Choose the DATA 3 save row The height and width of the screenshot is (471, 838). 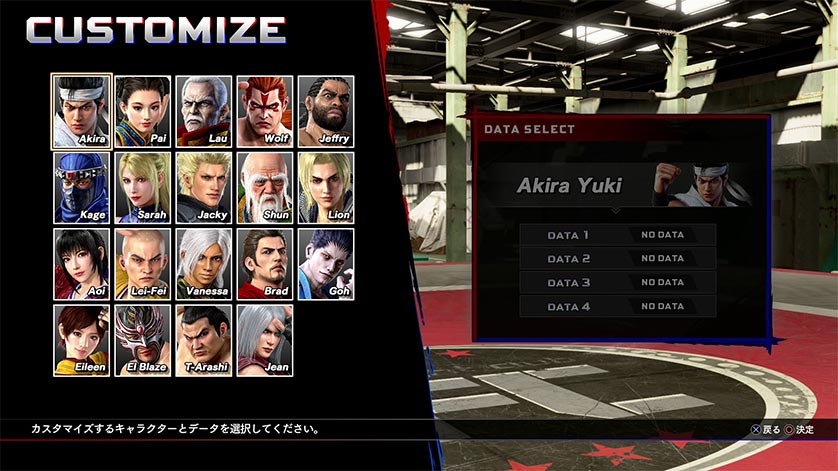click(617, 283)
